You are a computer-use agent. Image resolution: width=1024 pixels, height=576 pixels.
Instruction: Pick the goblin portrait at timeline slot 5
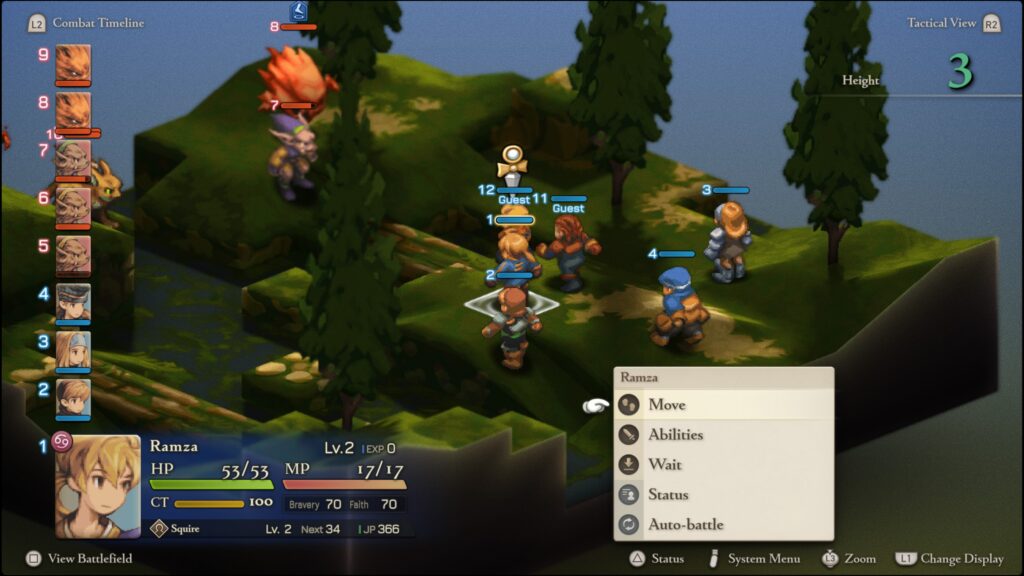pyautogui.click(x=73, y=254)
